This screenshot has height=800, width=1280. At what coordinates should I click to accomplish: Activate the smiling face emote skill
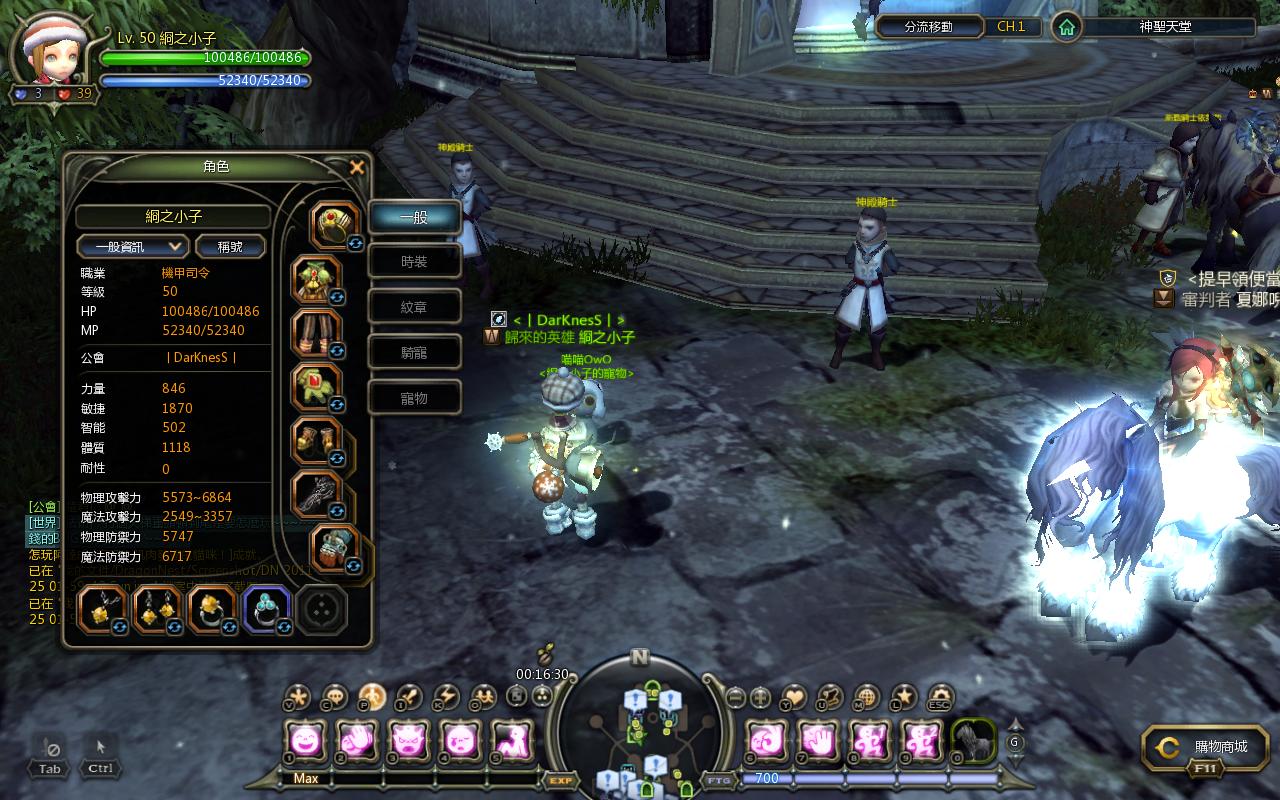305,741
